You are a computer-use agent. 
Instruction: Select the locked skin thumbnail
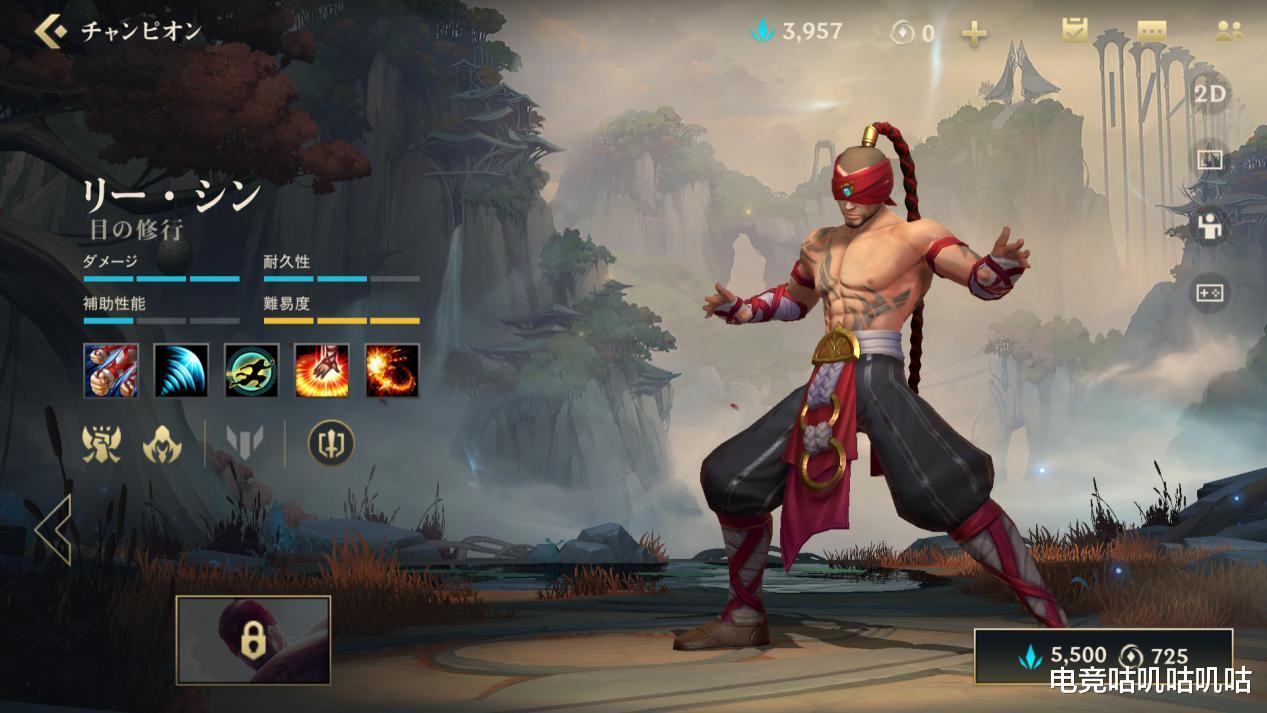[x=253, y=640]
